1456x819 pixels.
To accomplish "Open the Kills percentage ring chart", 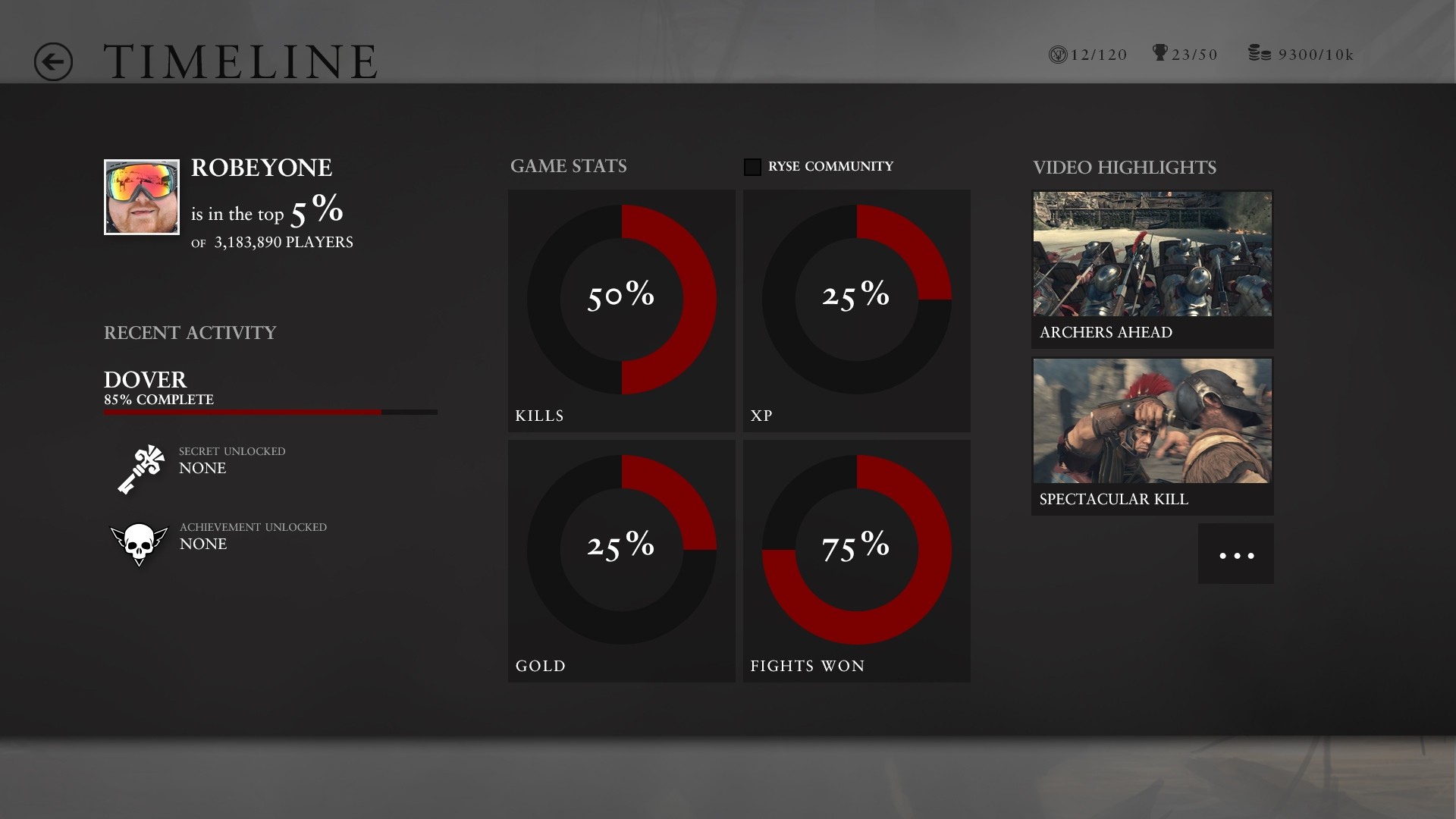I will click(x=622, y=297).
